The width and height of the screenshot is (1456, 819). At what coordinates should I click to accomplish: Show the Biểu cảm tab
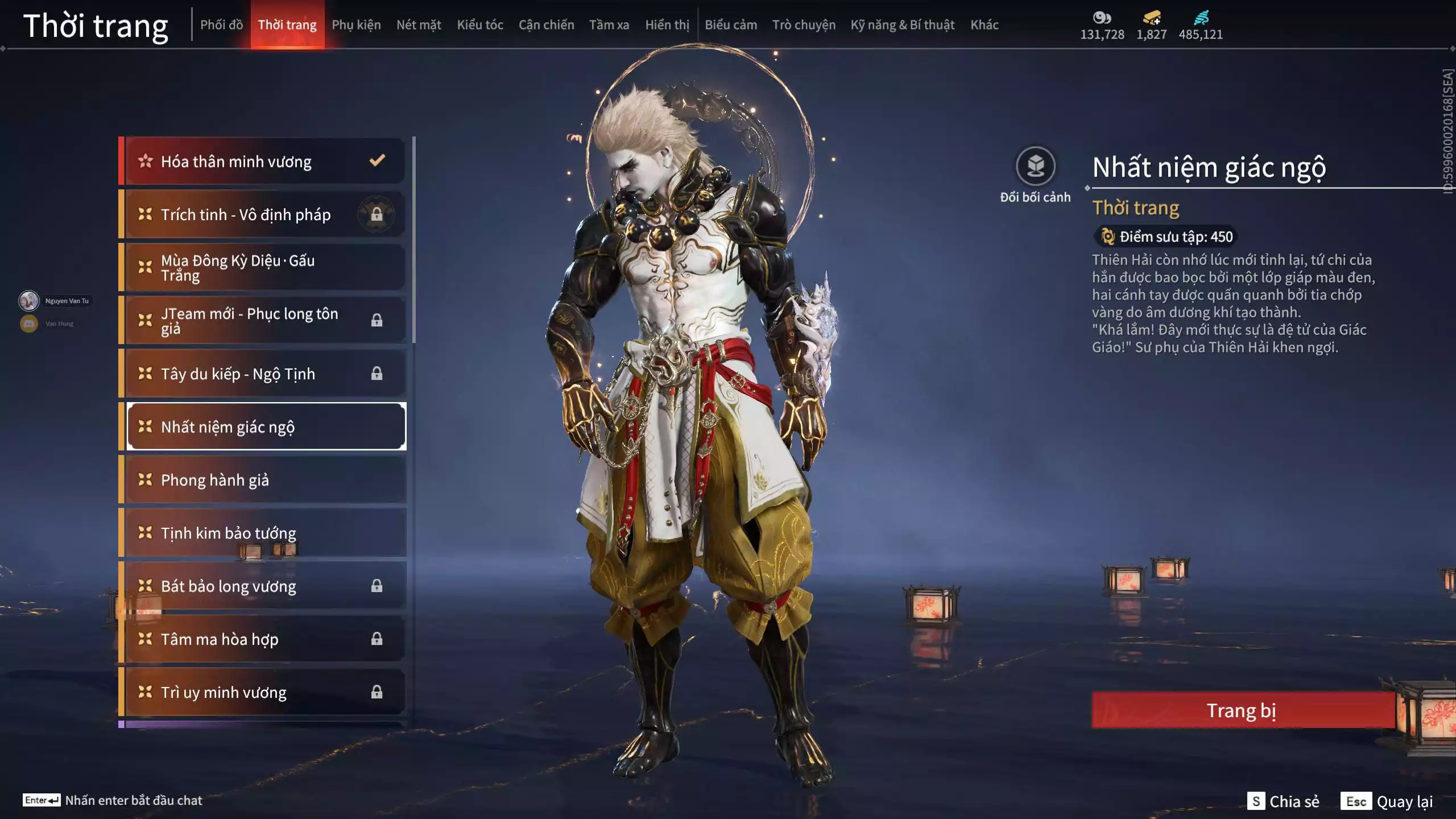[731, 24]
